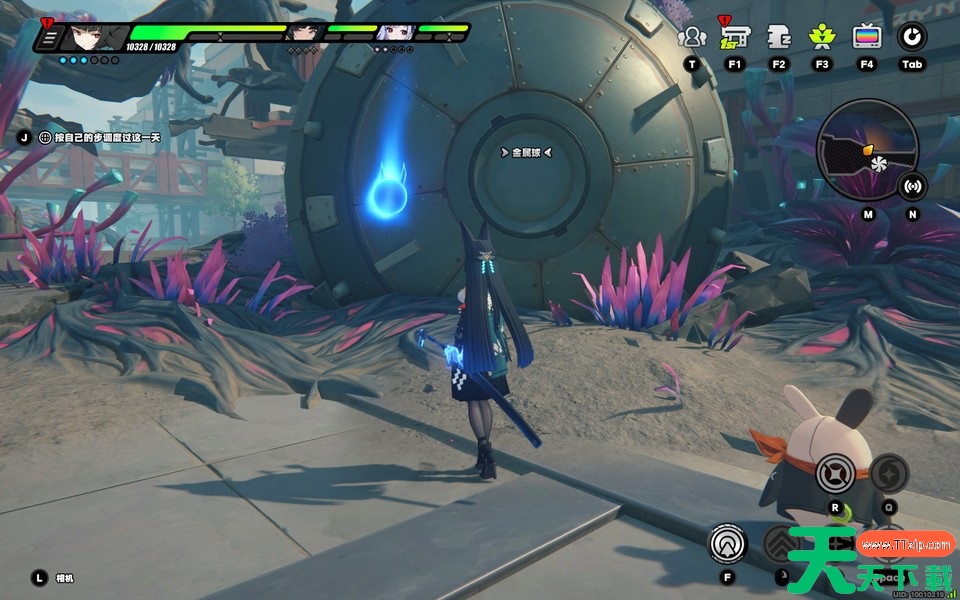This screenshot has width=960, height=600.
Task: Open the round Tab menu icon
Action: pyautogui.click(x=911, y=38)
